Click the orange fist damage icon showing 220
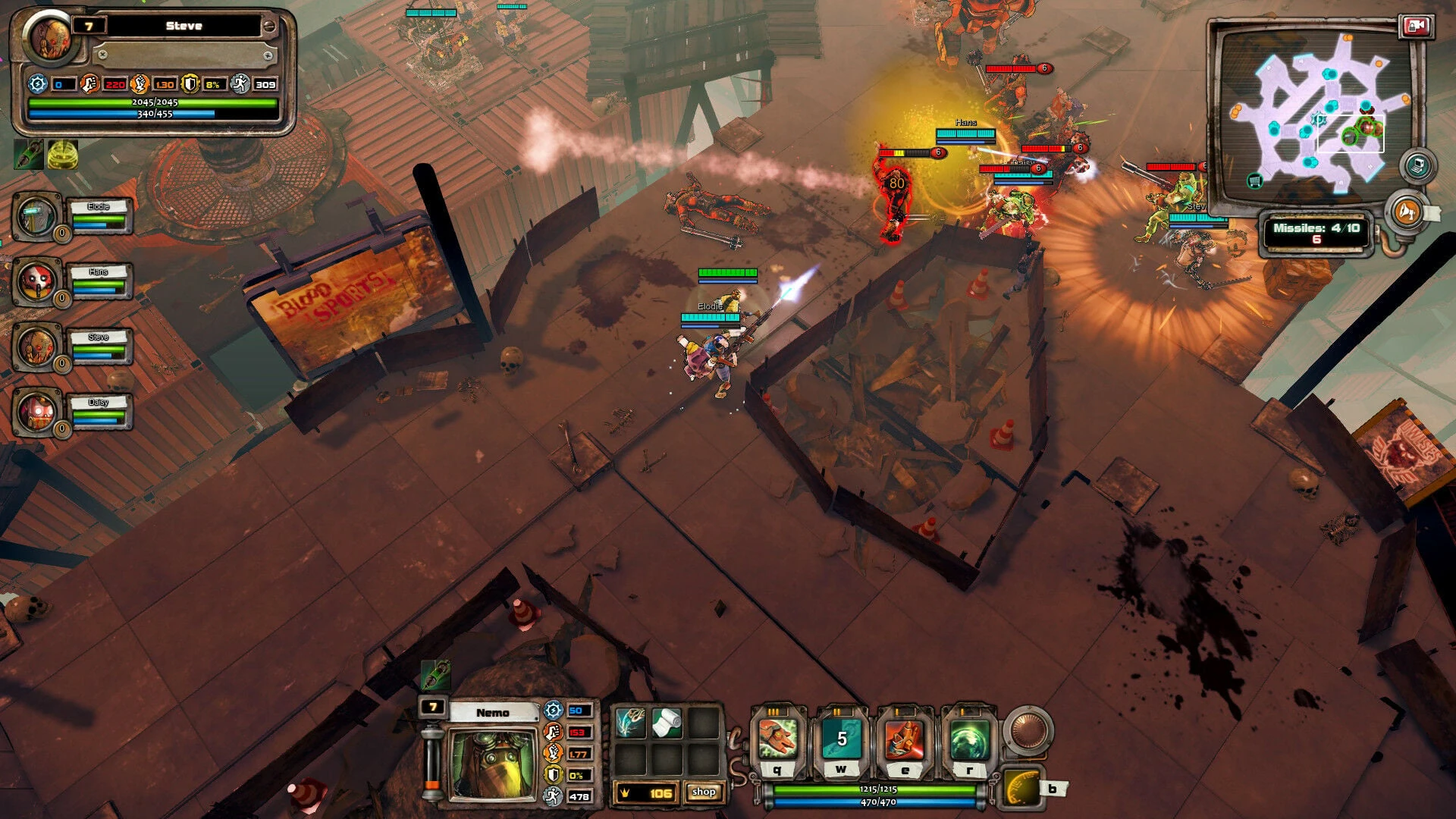 tap(90, 83)
